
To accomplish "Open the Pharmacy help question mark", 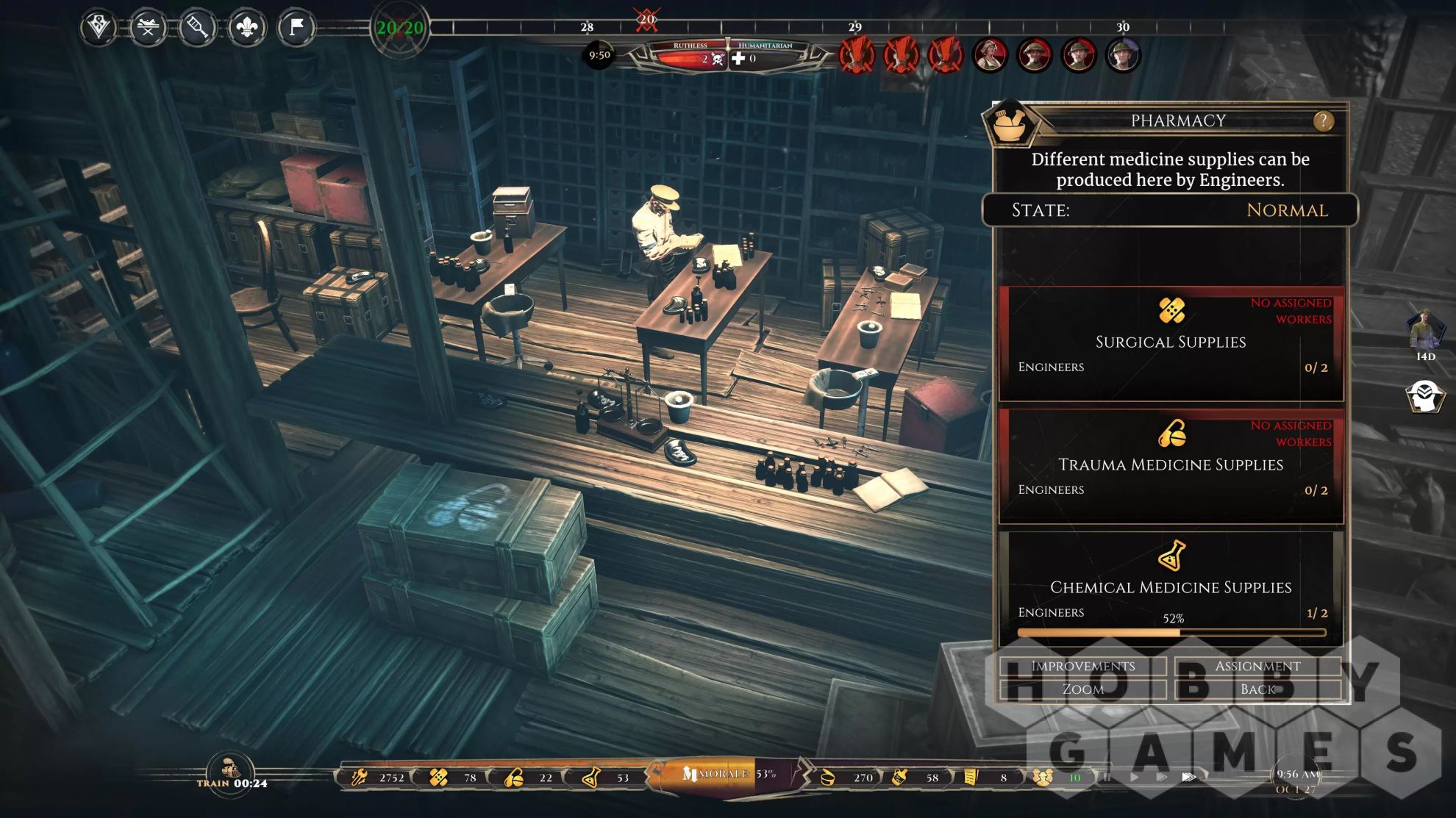I will click(x=1322, y=121).
